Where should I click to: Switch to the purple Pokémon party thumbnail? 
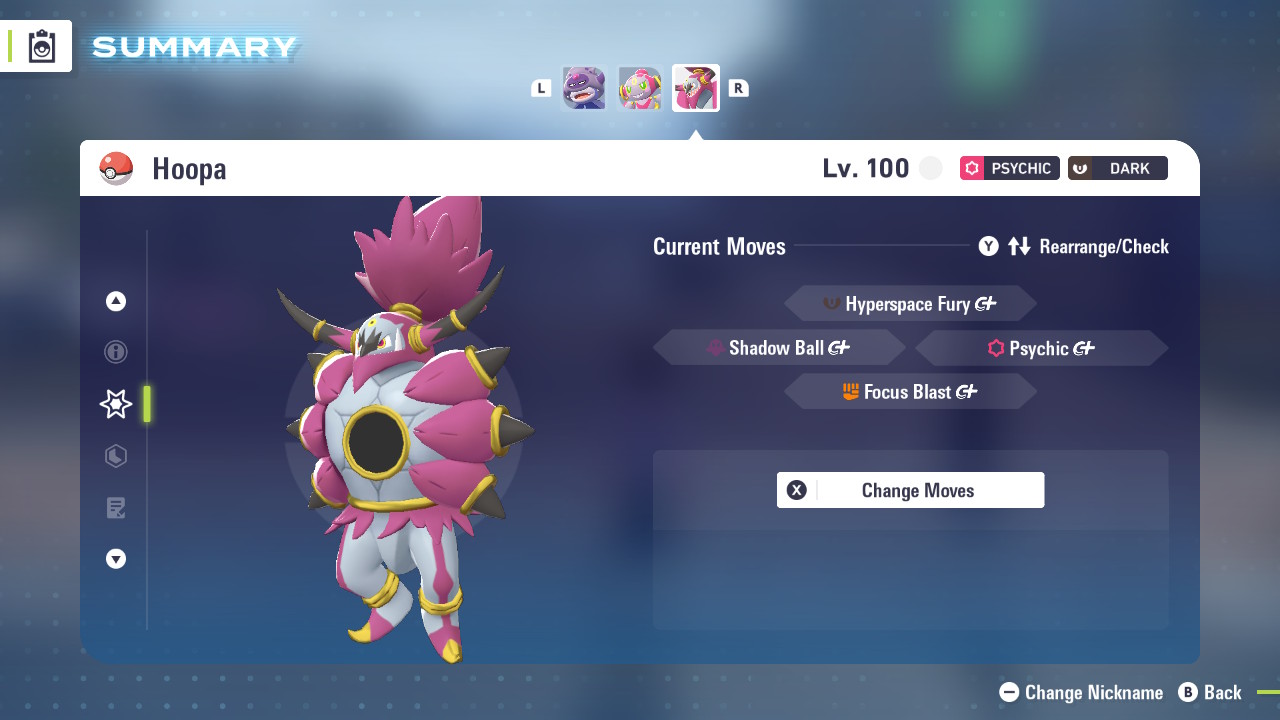(x=584, y=88)
